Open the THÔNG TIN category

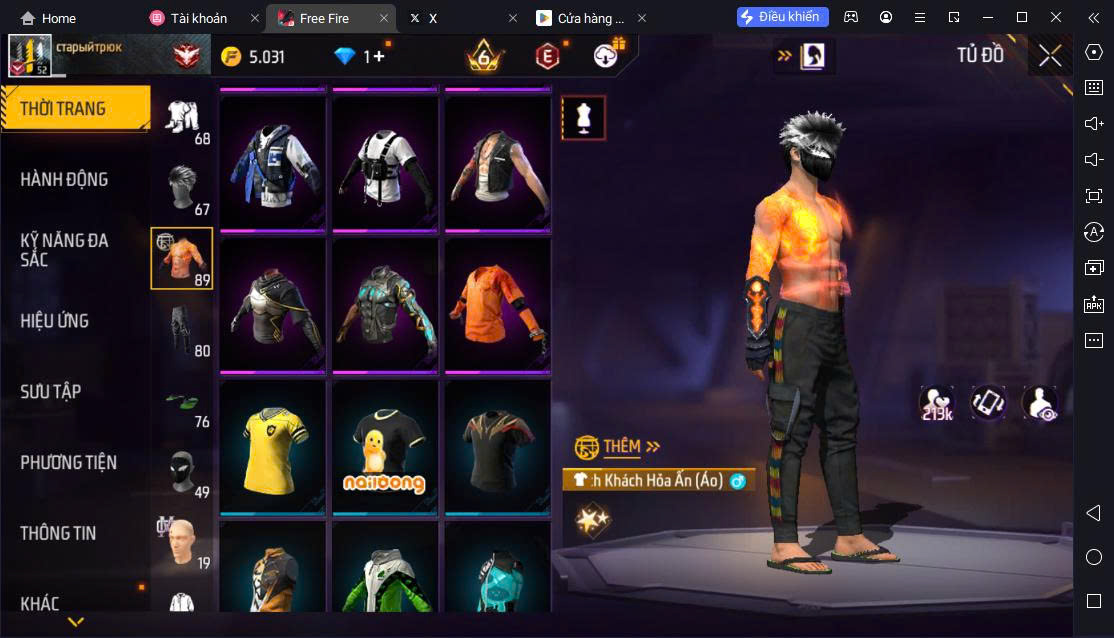tap(58, 534)
